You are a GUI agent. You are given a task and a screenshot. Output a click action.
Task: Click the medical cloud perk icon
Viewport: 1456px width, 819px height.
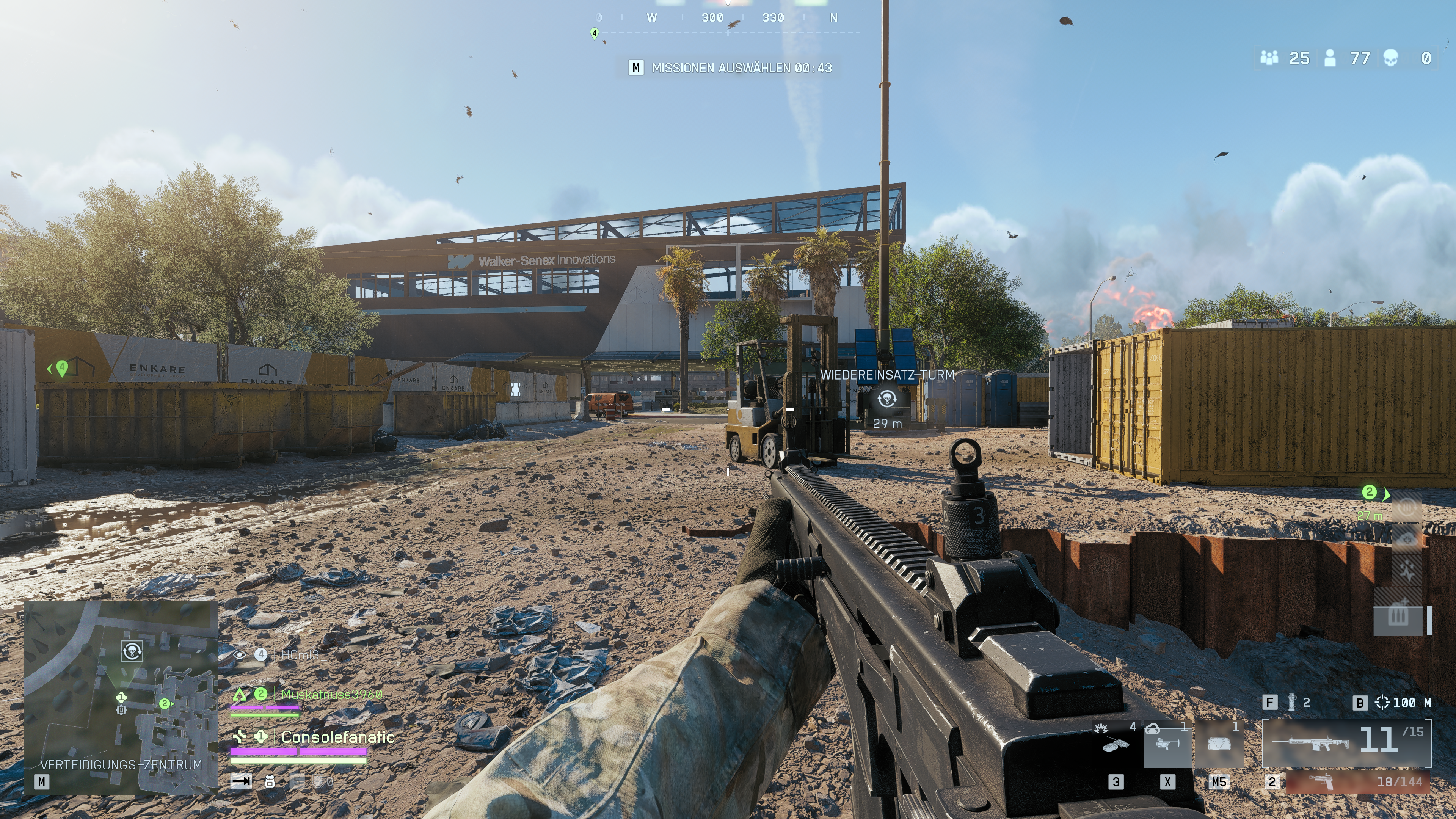point(1407,538)
